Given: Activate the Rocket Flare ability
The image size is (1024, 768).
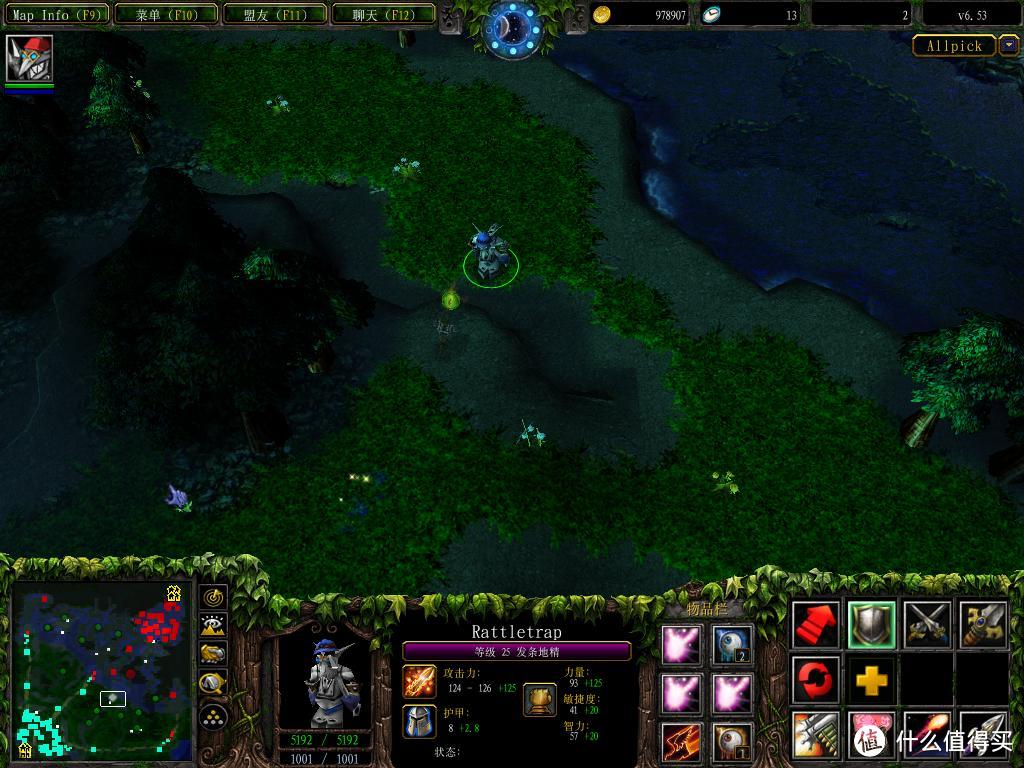Looking at the screenshot, I should click(926, 736).
